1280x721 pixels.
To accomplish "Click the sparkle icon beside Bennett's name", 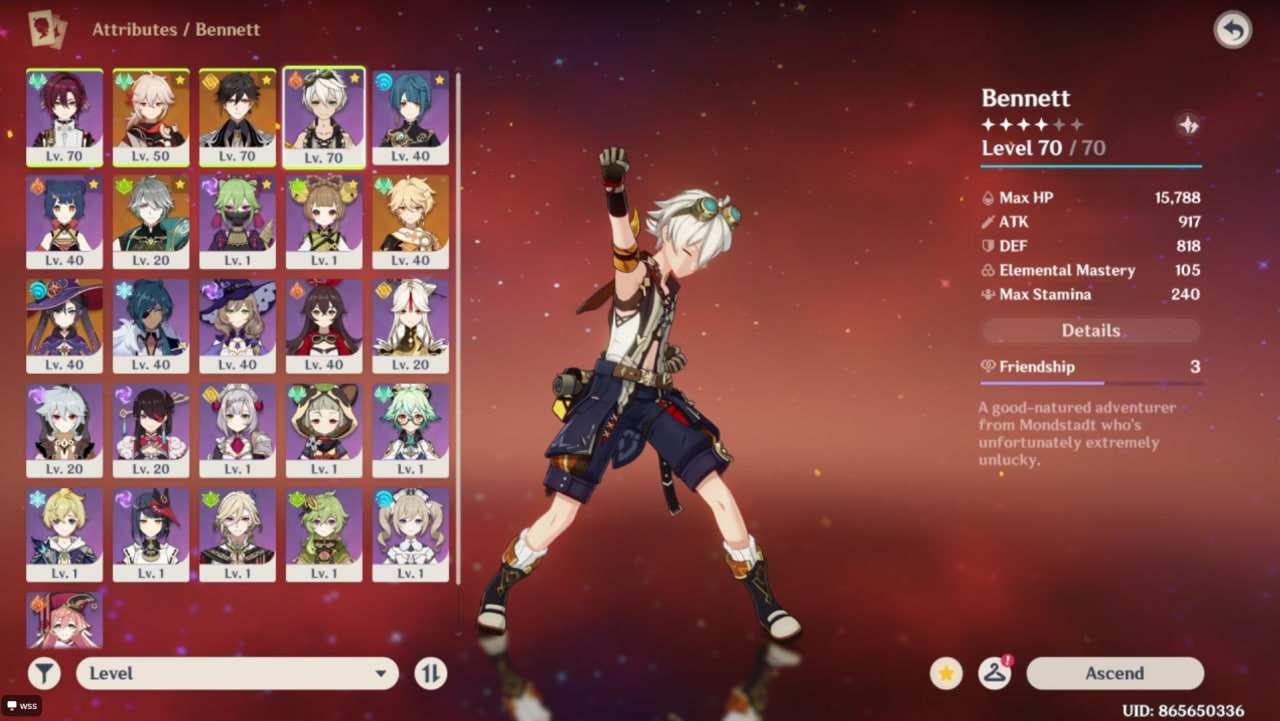I will click(x=1188, y=125).
